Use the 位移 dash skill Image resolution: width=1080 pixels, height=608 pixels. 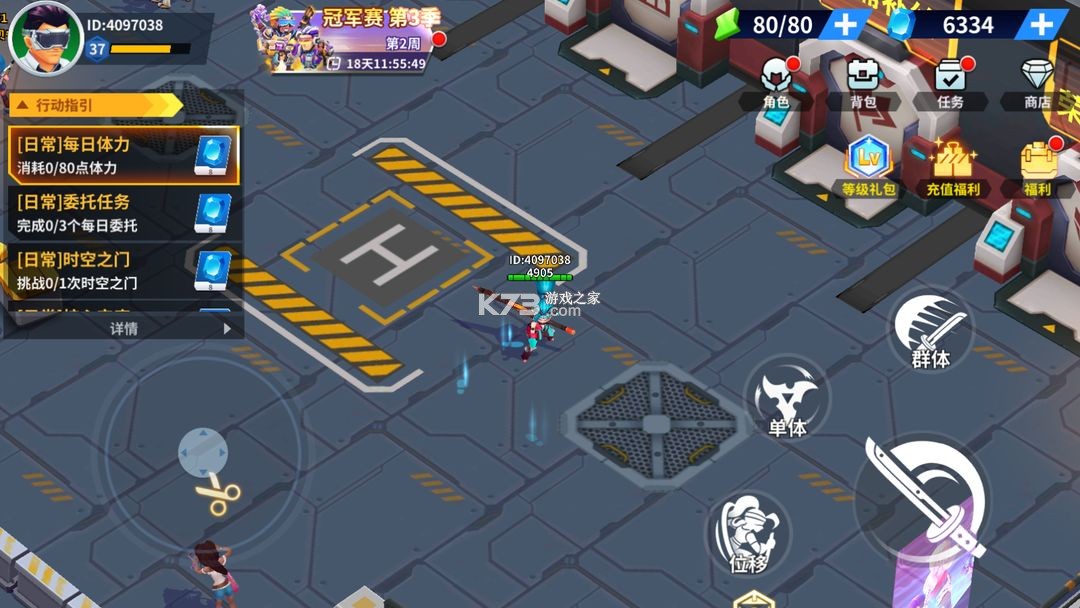(x=748, y=535)
